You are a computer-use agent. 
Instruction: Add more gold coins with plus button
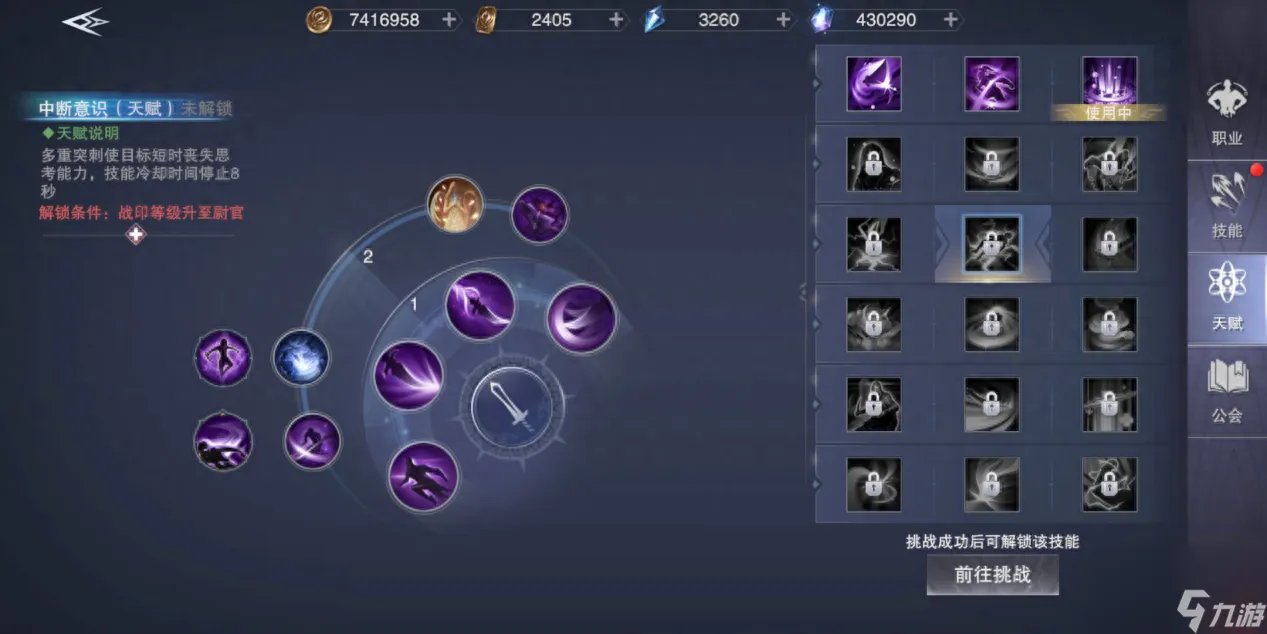click(449, 19)
